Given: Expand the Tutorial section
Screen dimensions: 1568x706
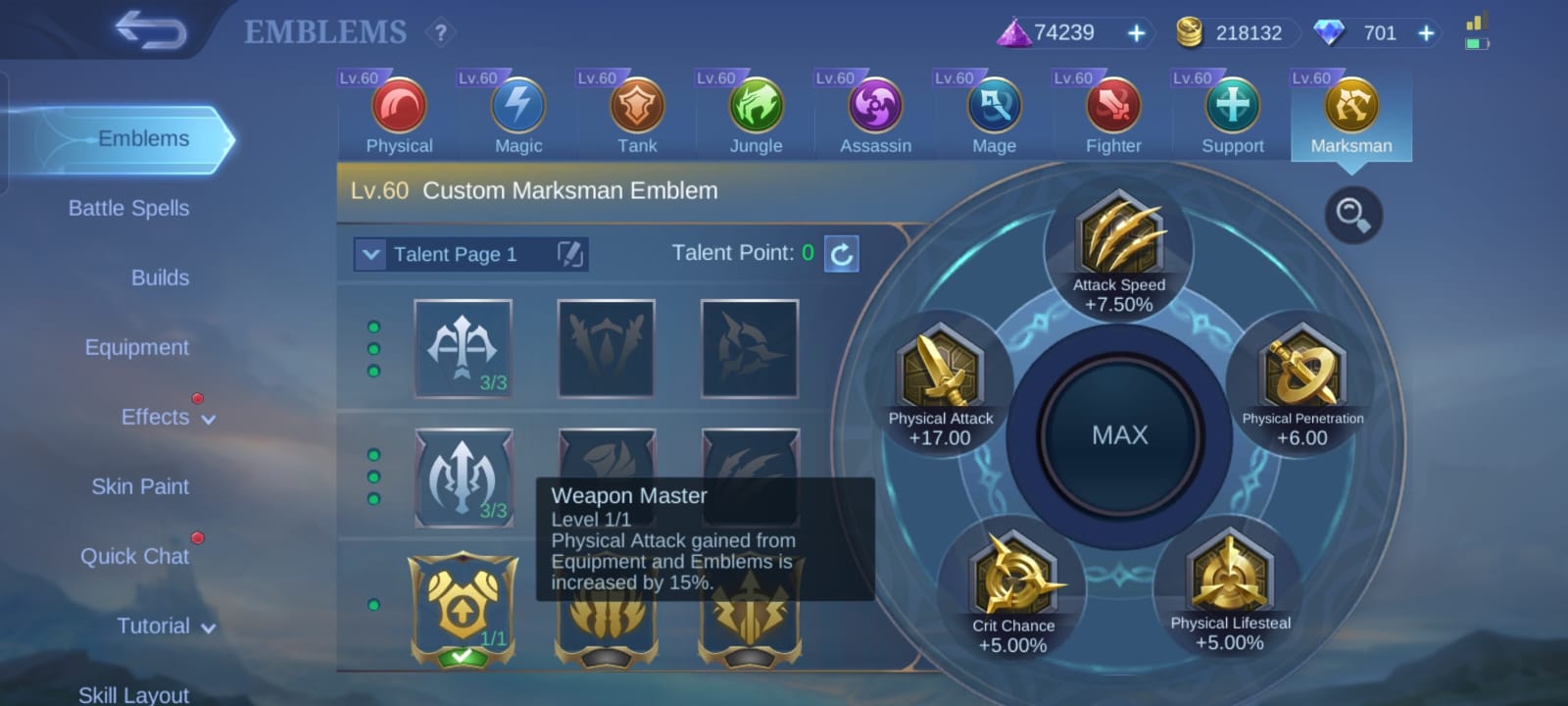Looking at the screenshot, I should (x=208, y=626).
